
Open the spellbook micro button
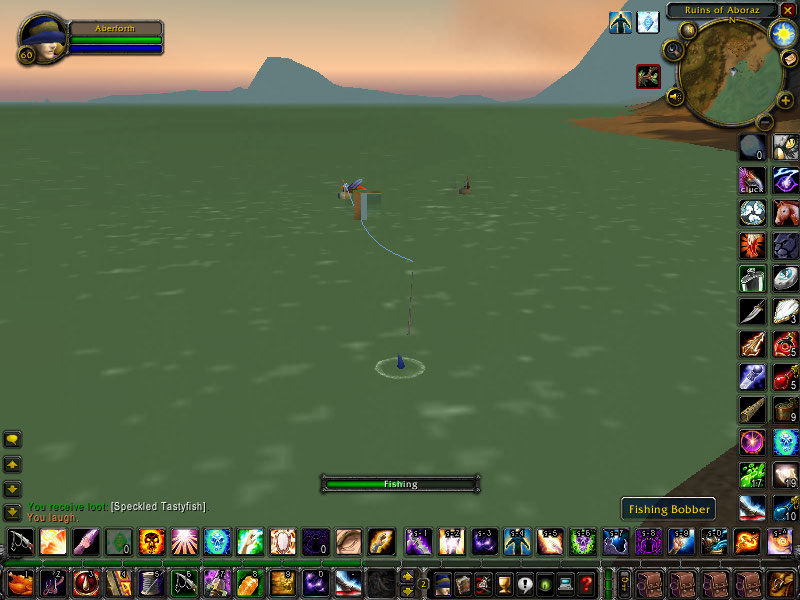463,583
